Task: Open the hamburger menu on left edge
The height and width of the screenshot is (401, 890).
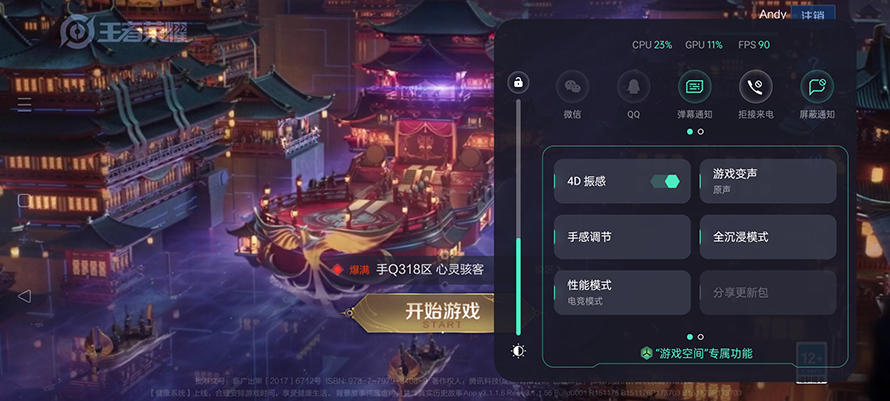Action: [24, 104]
